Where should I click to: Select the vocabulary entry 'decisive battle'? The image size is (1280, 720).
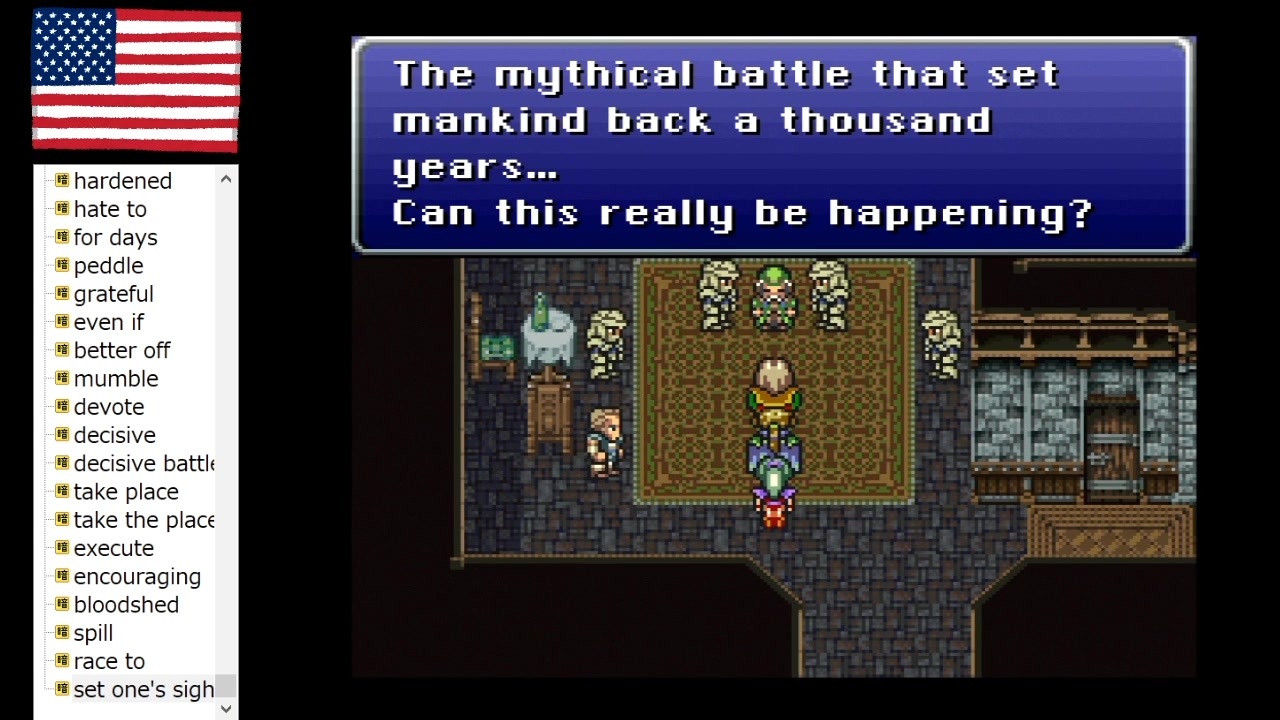(142, 463)
